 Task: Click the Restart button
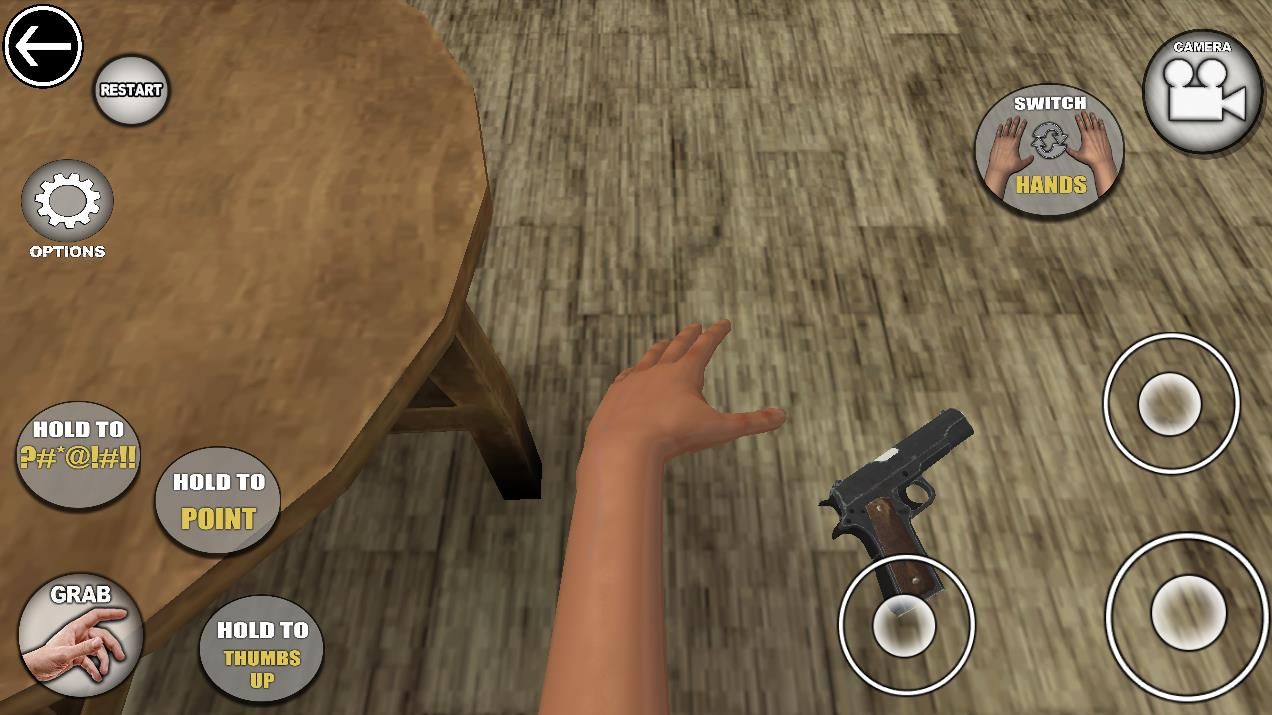(x=131, y=90)
